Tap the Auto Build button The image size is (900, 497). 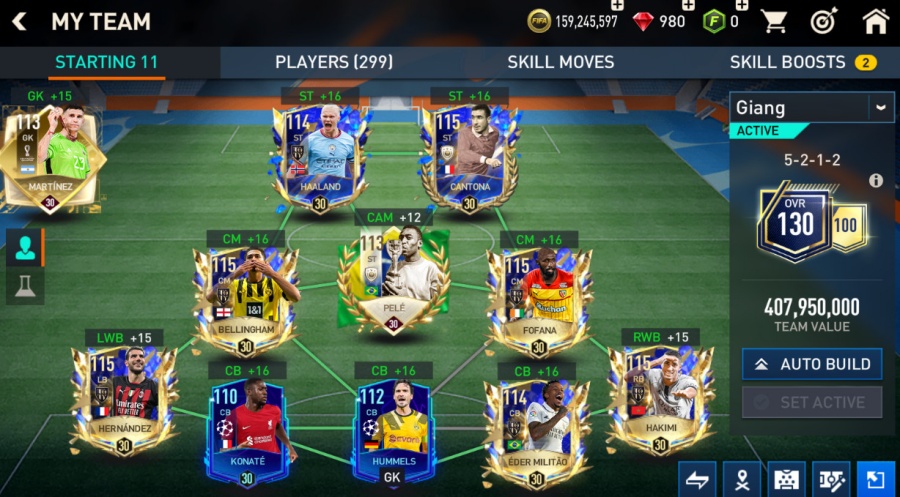point(812,364)
